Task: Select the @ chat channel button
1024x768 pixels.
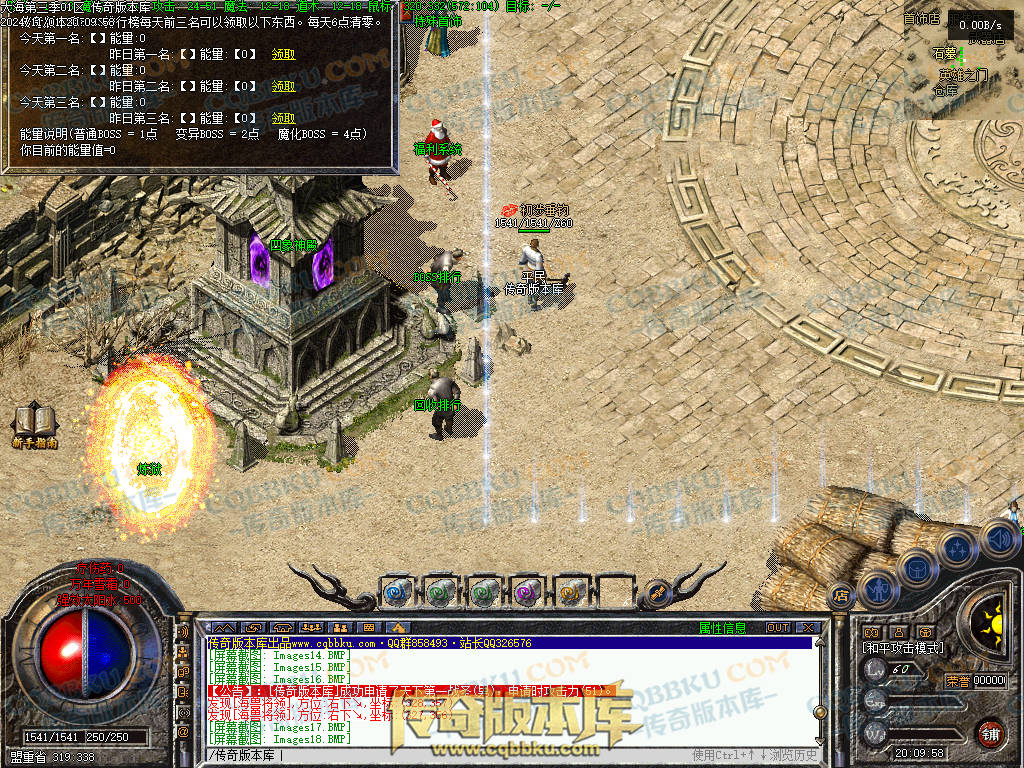Action: point(183,732)
